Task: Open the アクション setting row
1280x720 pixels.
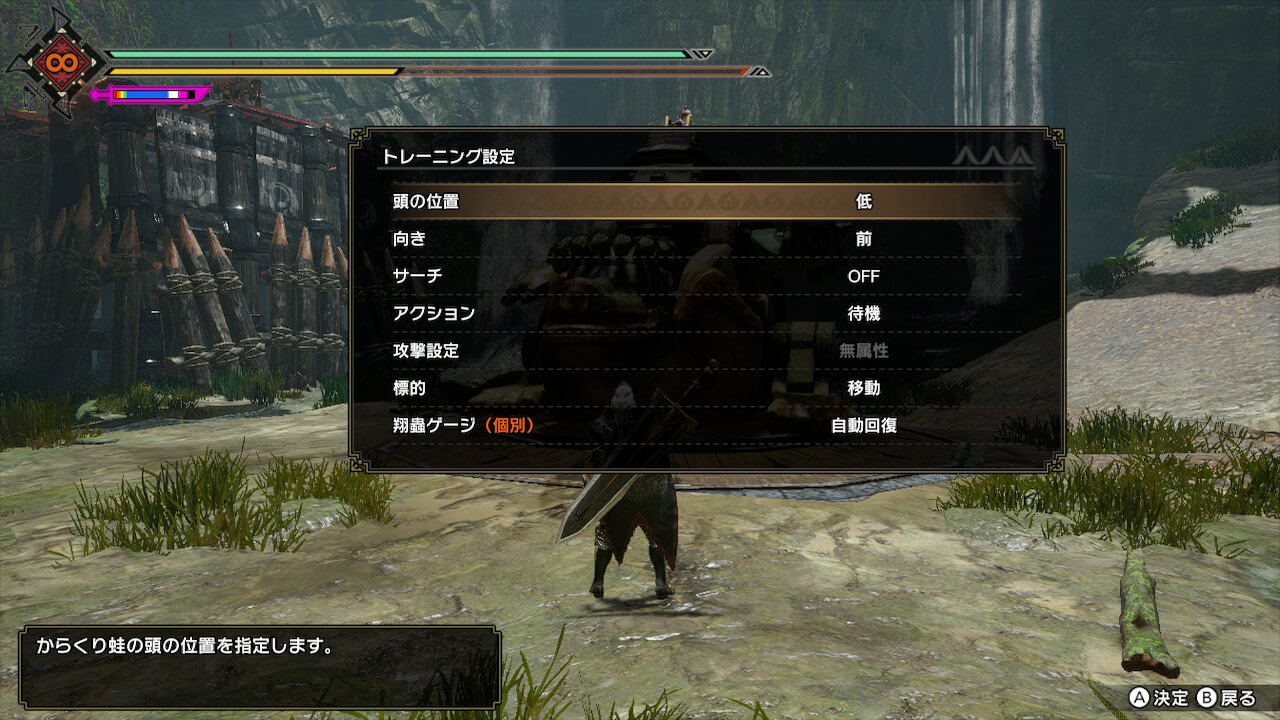Action: (x=705, y=313)
